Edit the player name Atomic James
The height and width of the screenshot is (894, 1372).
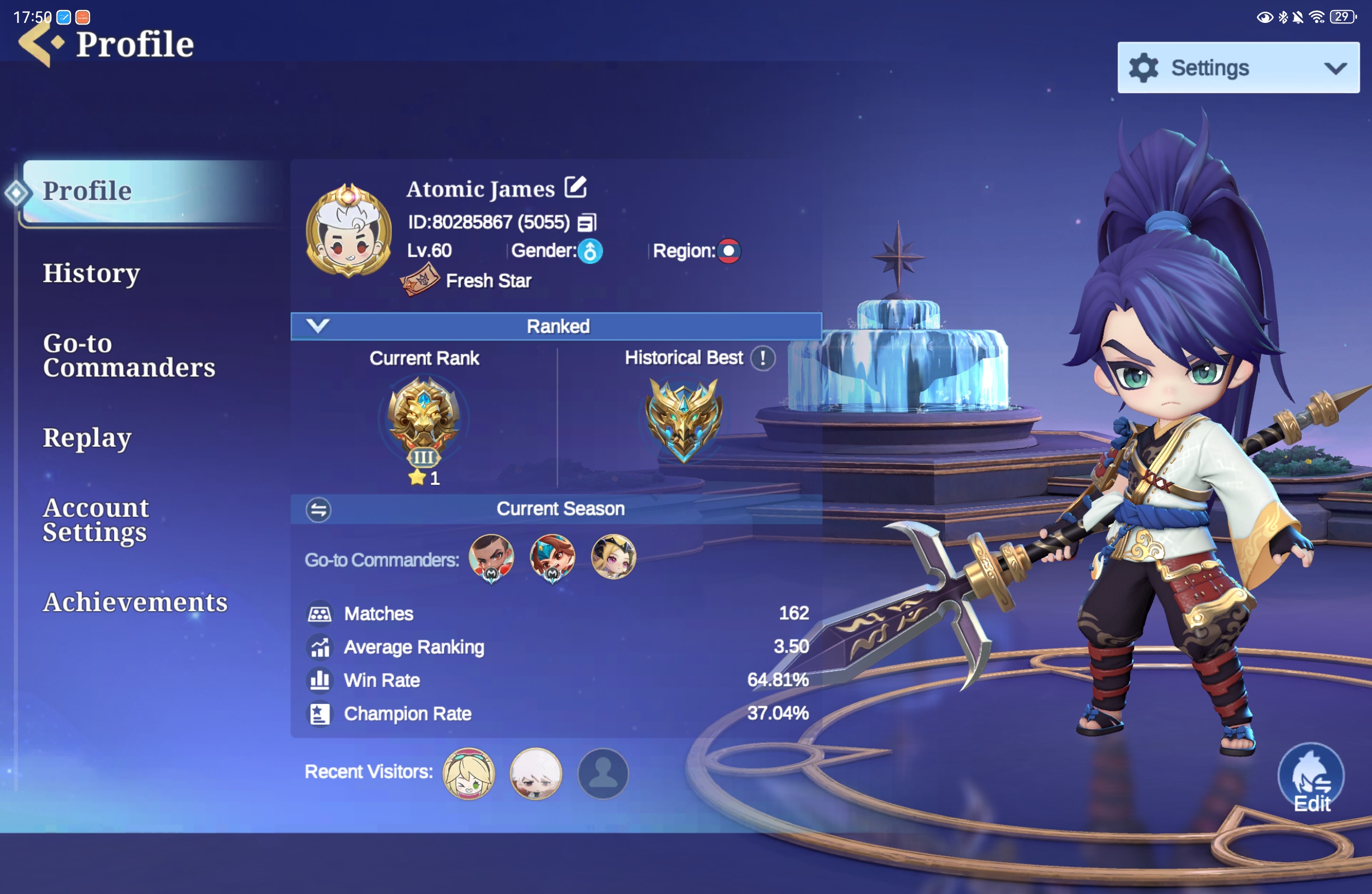575,187
